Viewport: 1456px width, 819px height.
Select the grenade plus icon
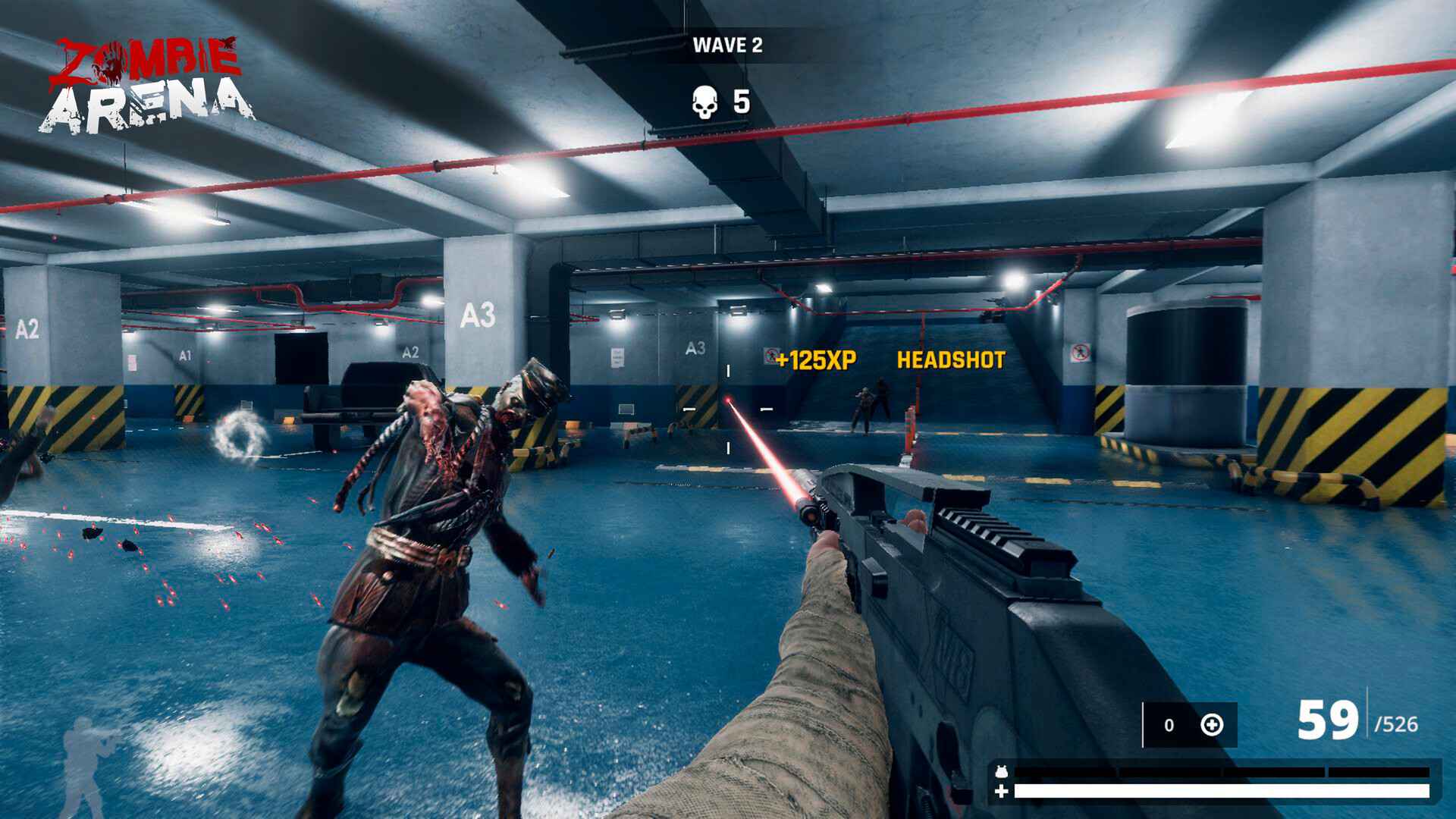[1213, 725]
